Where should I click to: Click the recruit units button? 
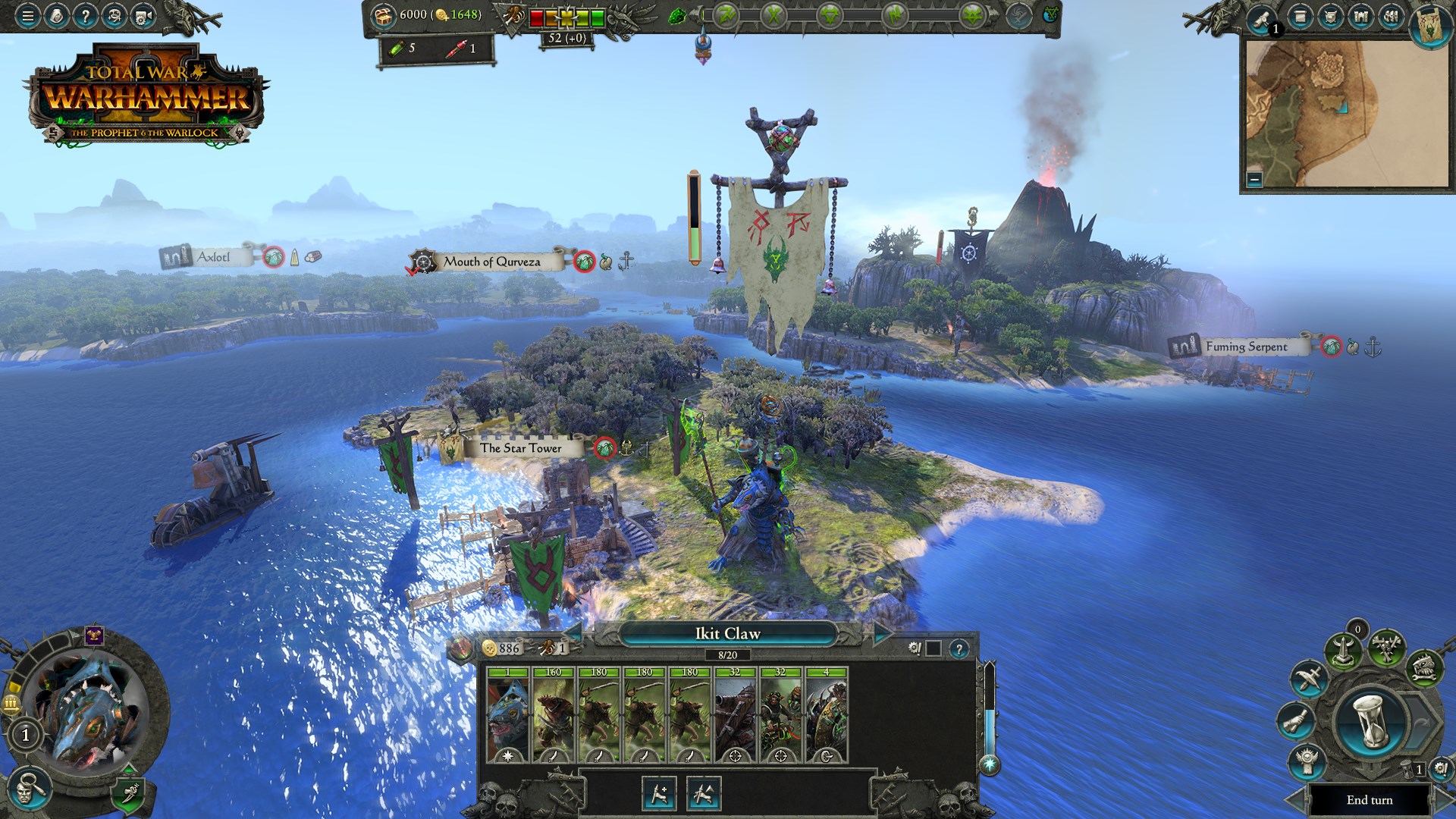click(658, 794)
